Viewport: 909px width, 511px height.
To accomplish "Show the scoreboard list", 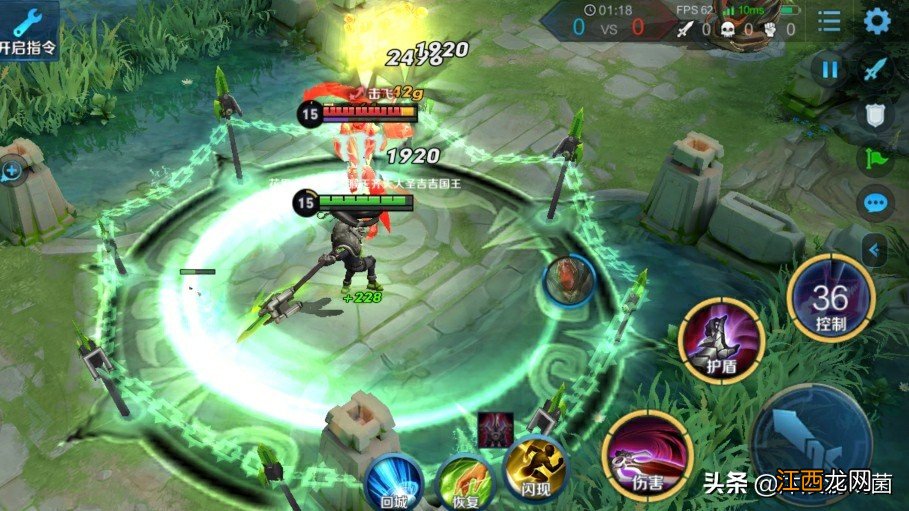I will pos(829,21).
